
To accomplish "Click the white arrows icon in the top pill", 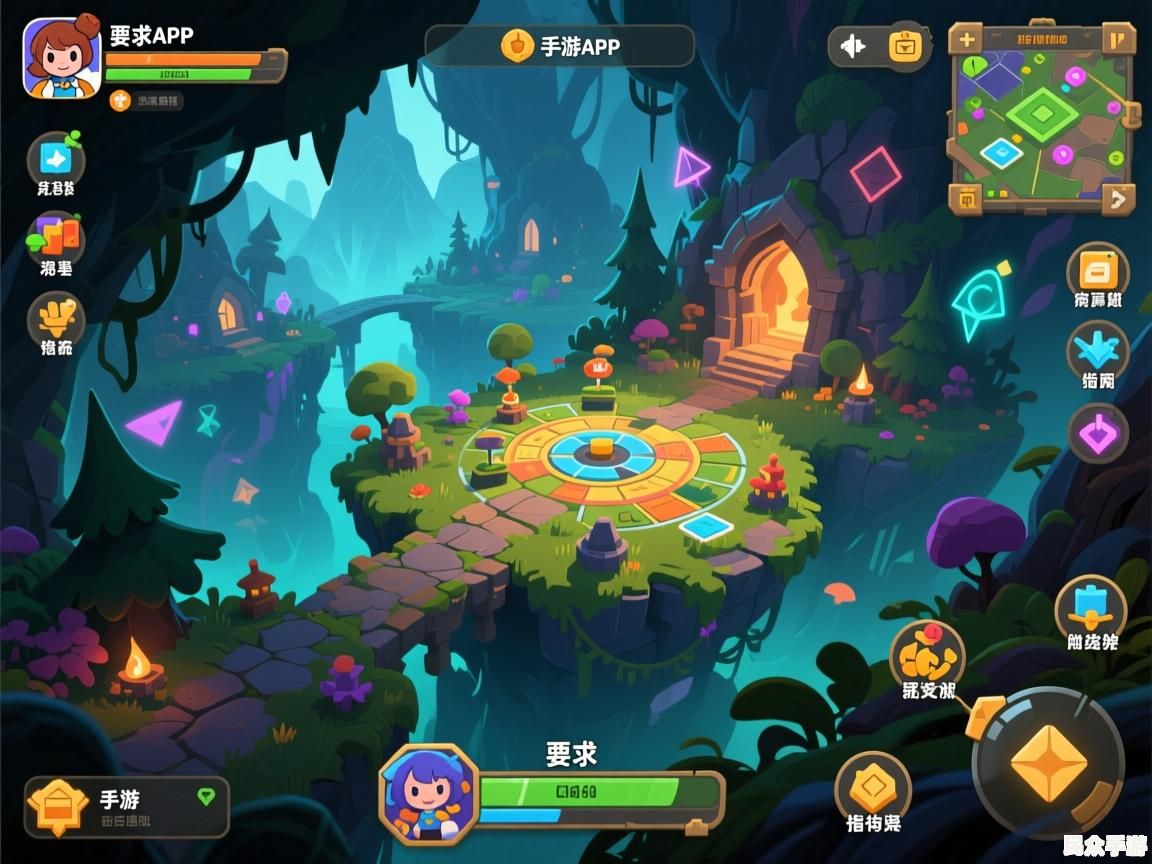I will (852, 46).
